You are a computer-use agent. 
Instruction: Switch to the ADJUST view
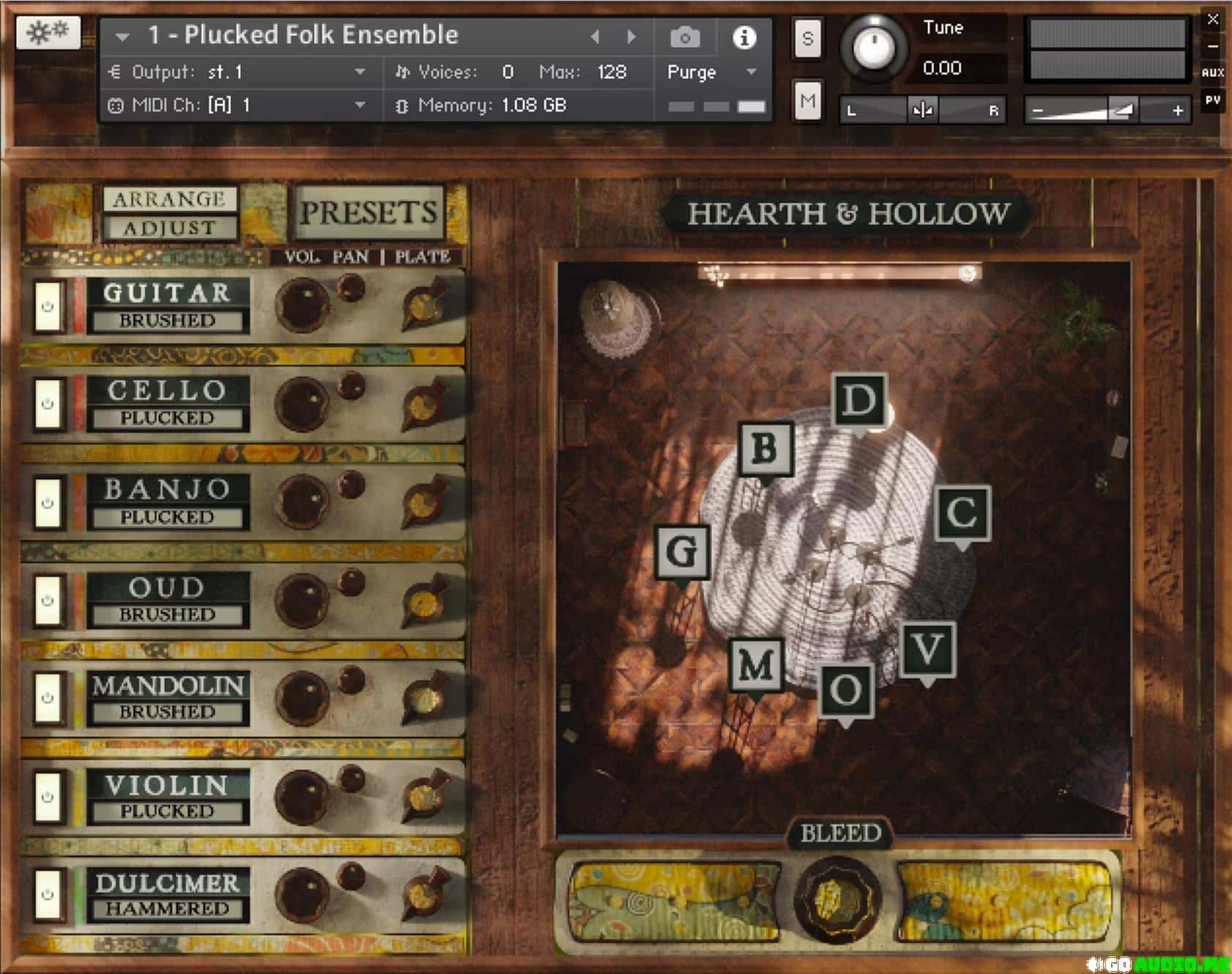(168, 228)
